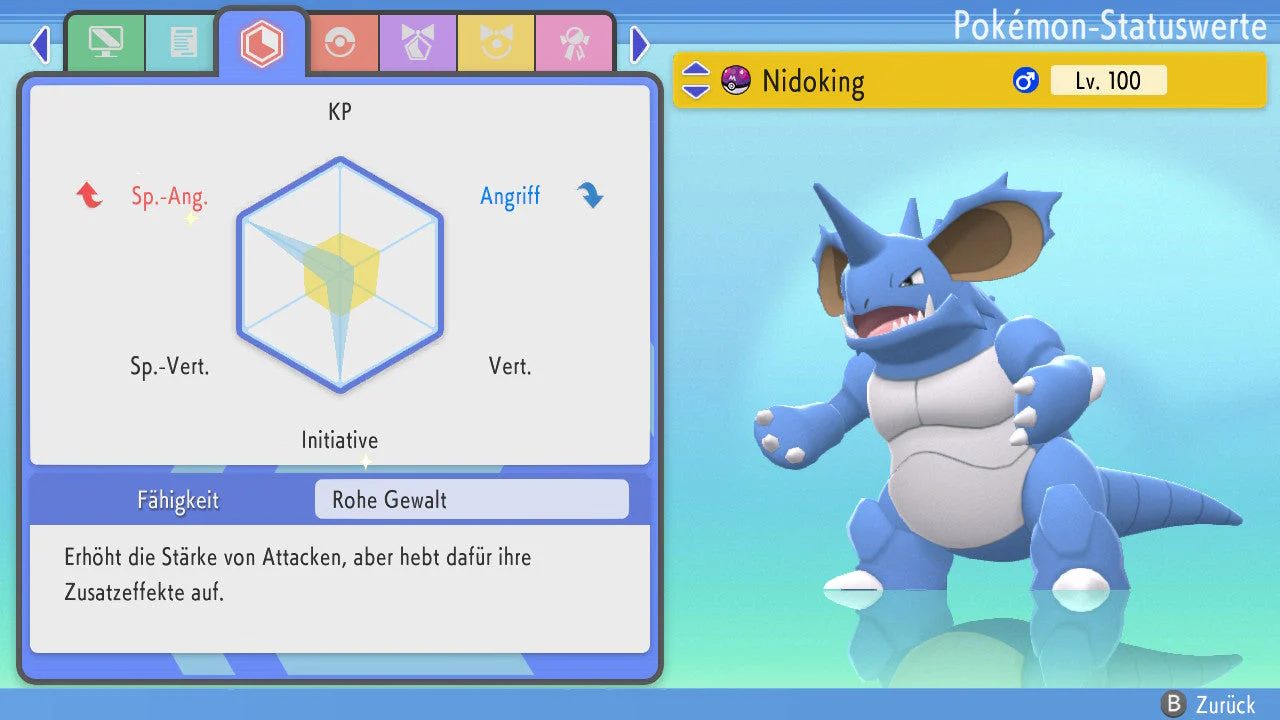Click the blue Angriff lowering arrow

coord(591,196)
